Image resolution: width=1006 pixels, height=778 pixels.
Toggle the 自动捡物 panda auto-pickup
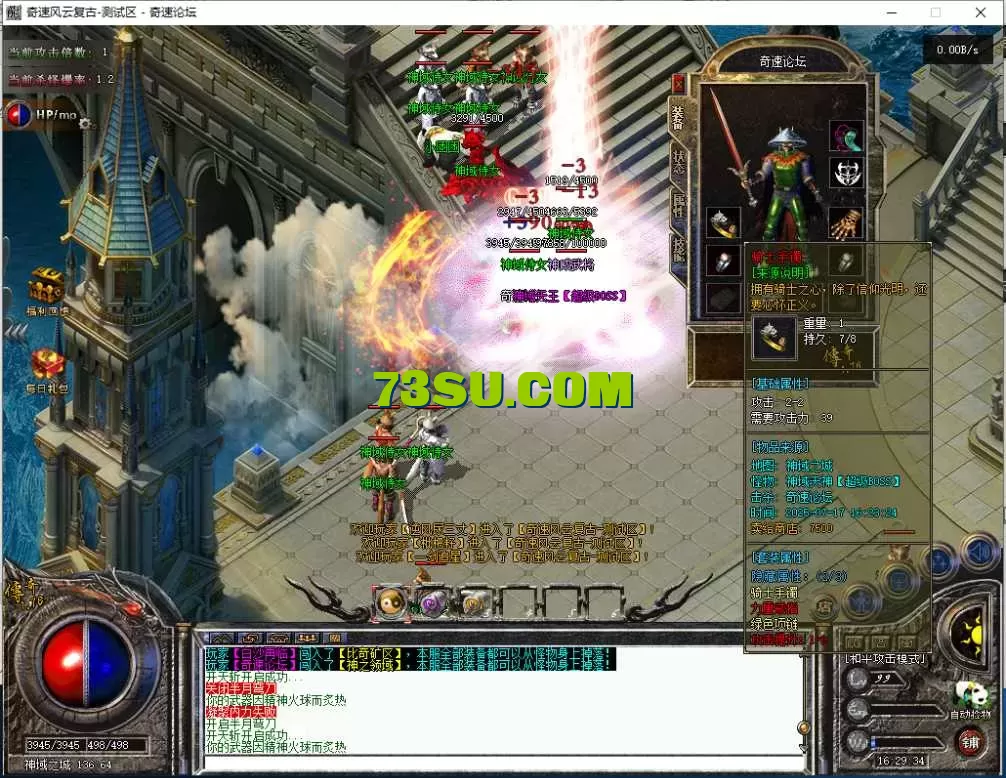point(968,697)
